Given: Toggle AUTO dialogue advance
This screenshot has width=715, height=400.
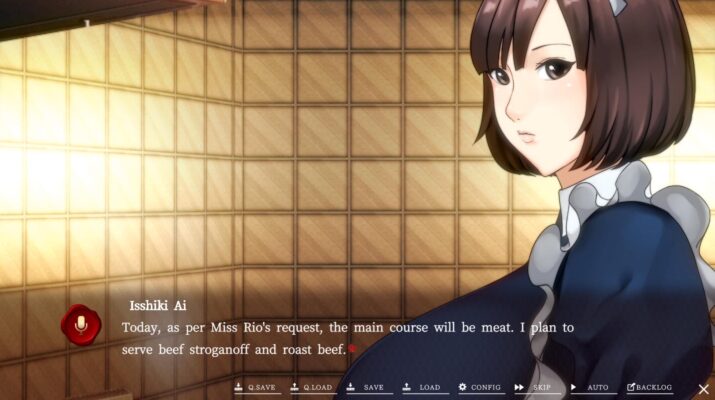Looking at the screenshot, I should tap(590, 387).
